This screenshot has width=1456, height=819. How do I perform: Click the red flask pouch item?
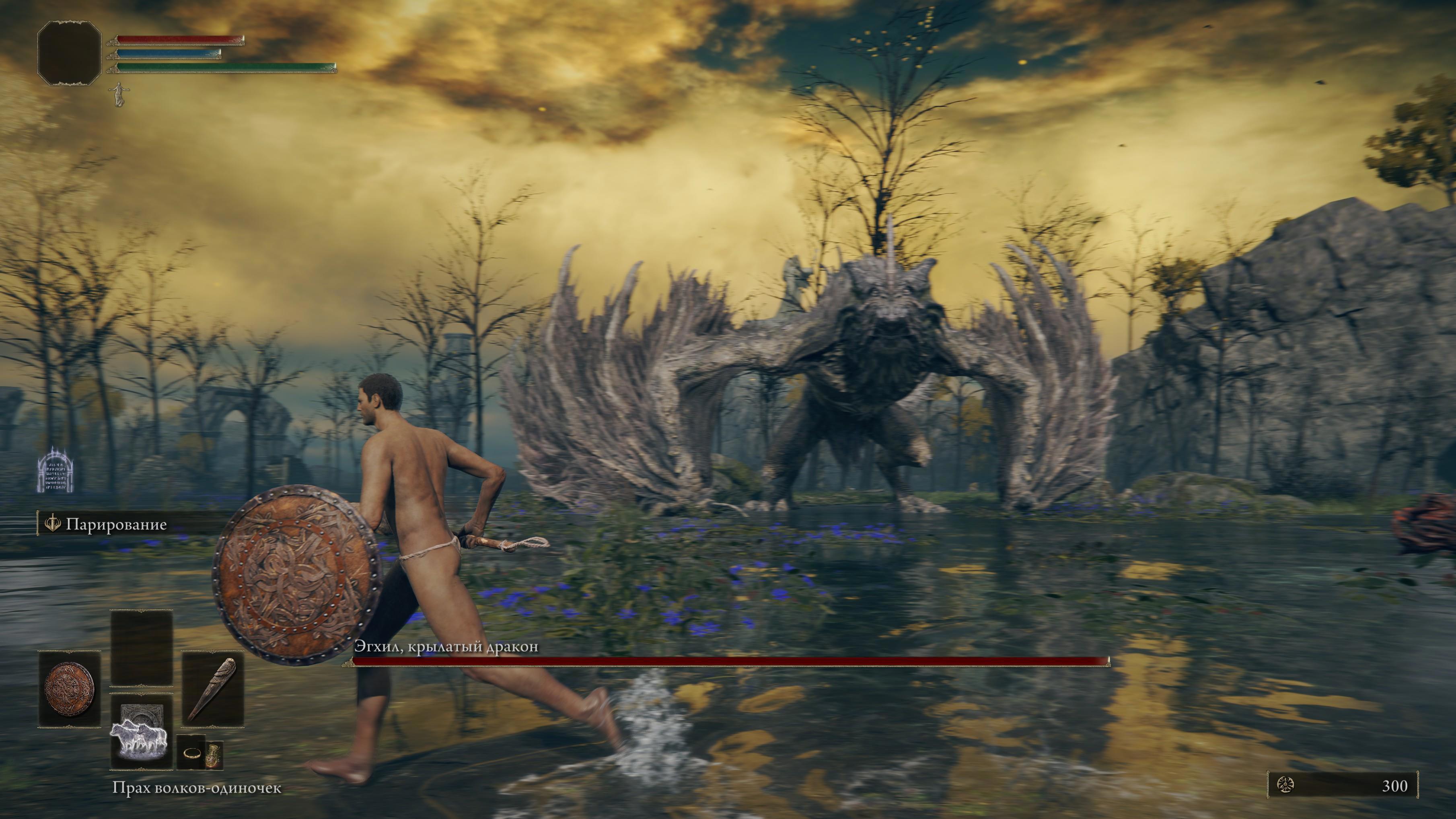click(214, 753)
